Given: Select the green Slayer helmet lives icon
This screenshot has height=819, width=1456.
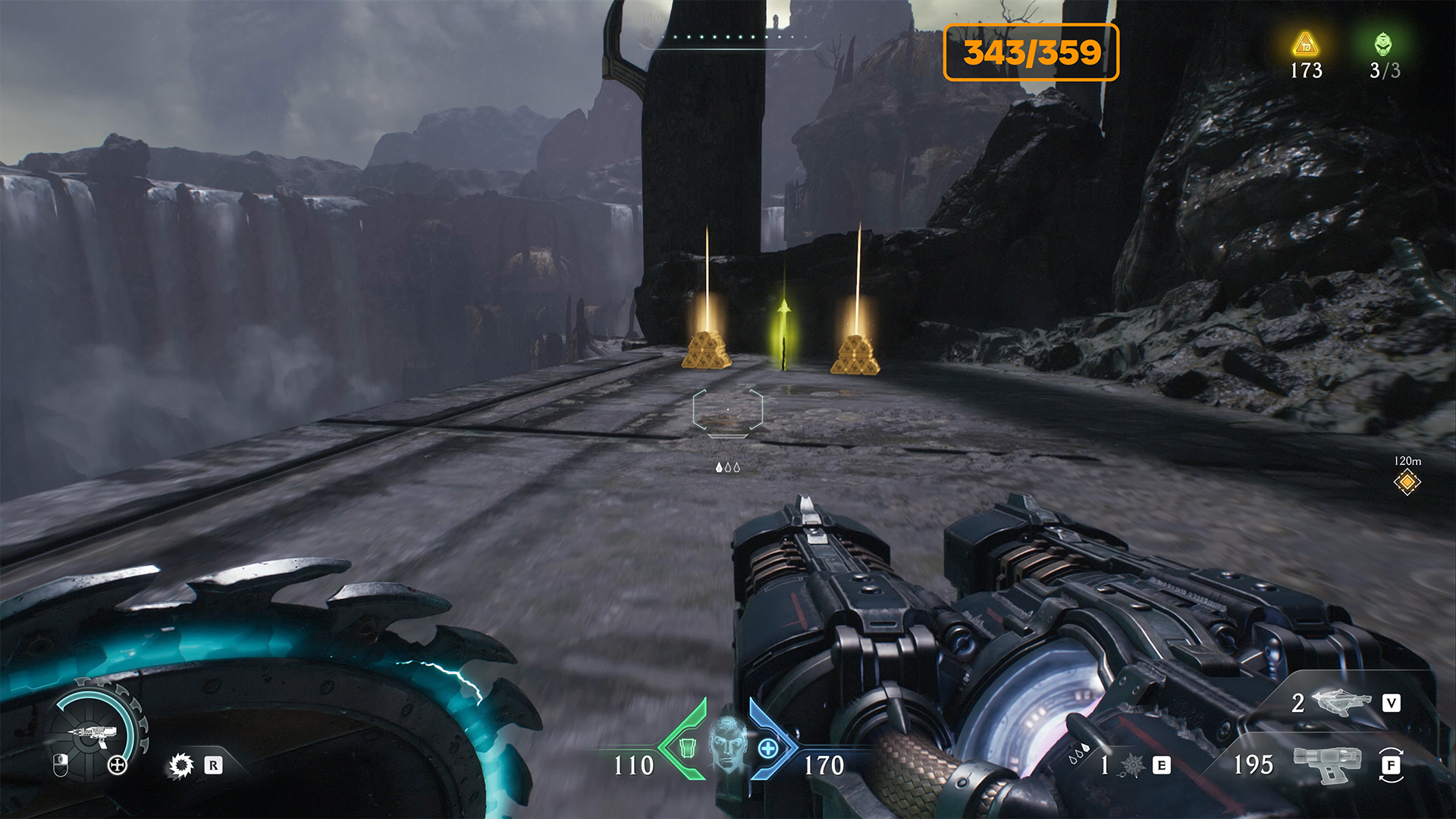Looking at the screenshot, I should (1383, 44).
